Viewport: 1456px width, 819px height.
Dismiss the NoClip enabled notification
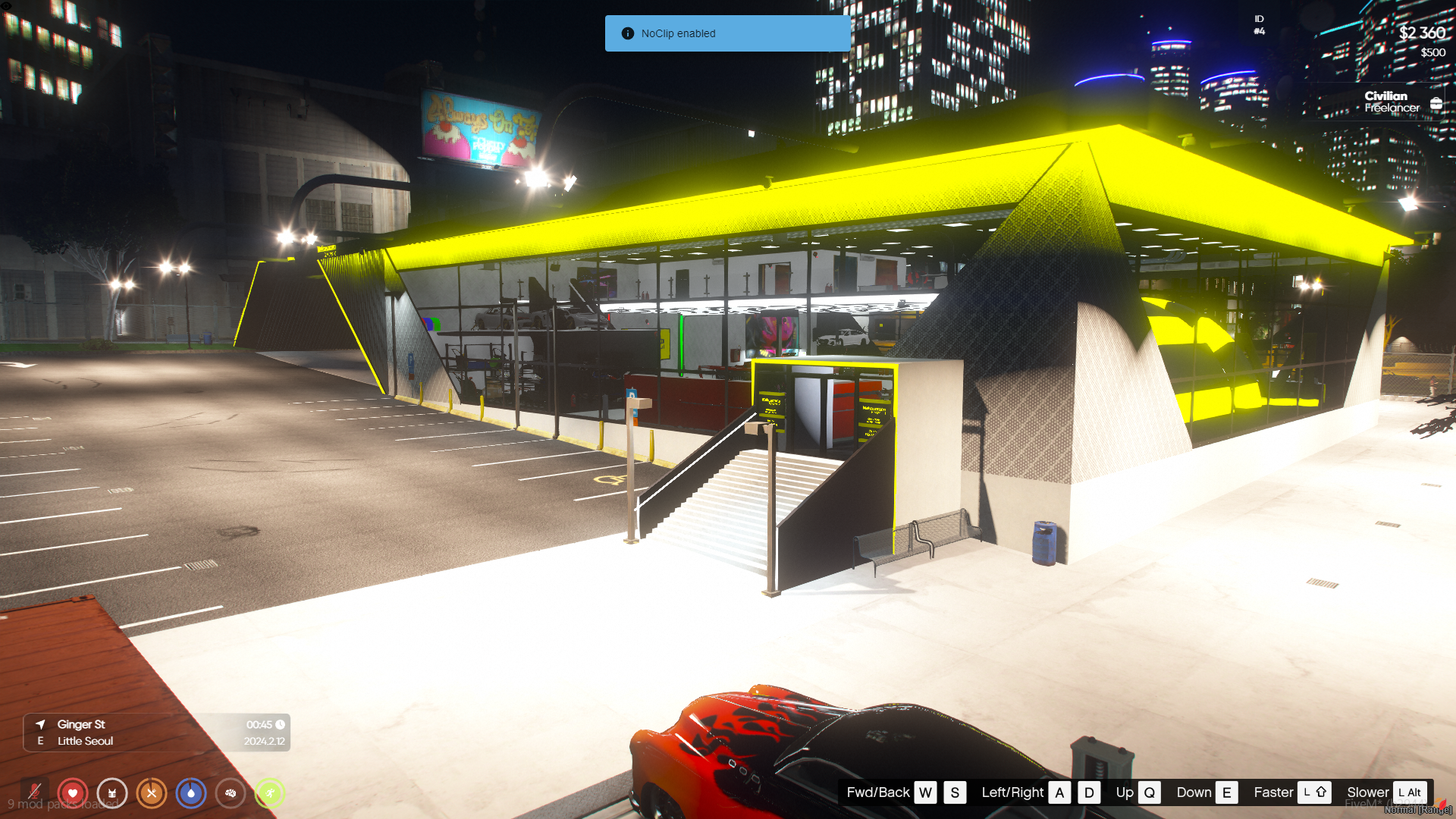pyautogui.click(x=726, y=33)
